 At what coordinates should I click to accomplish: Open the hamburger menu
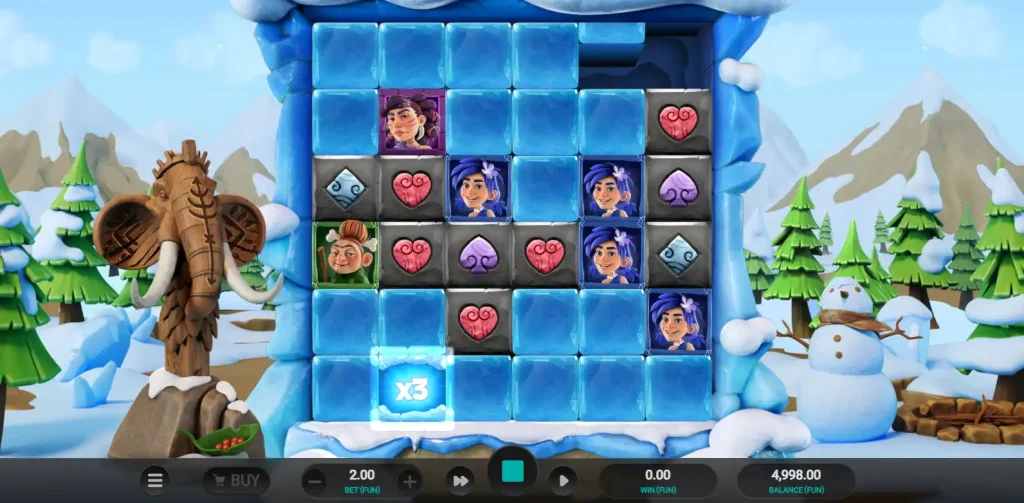tap(155, 480)
